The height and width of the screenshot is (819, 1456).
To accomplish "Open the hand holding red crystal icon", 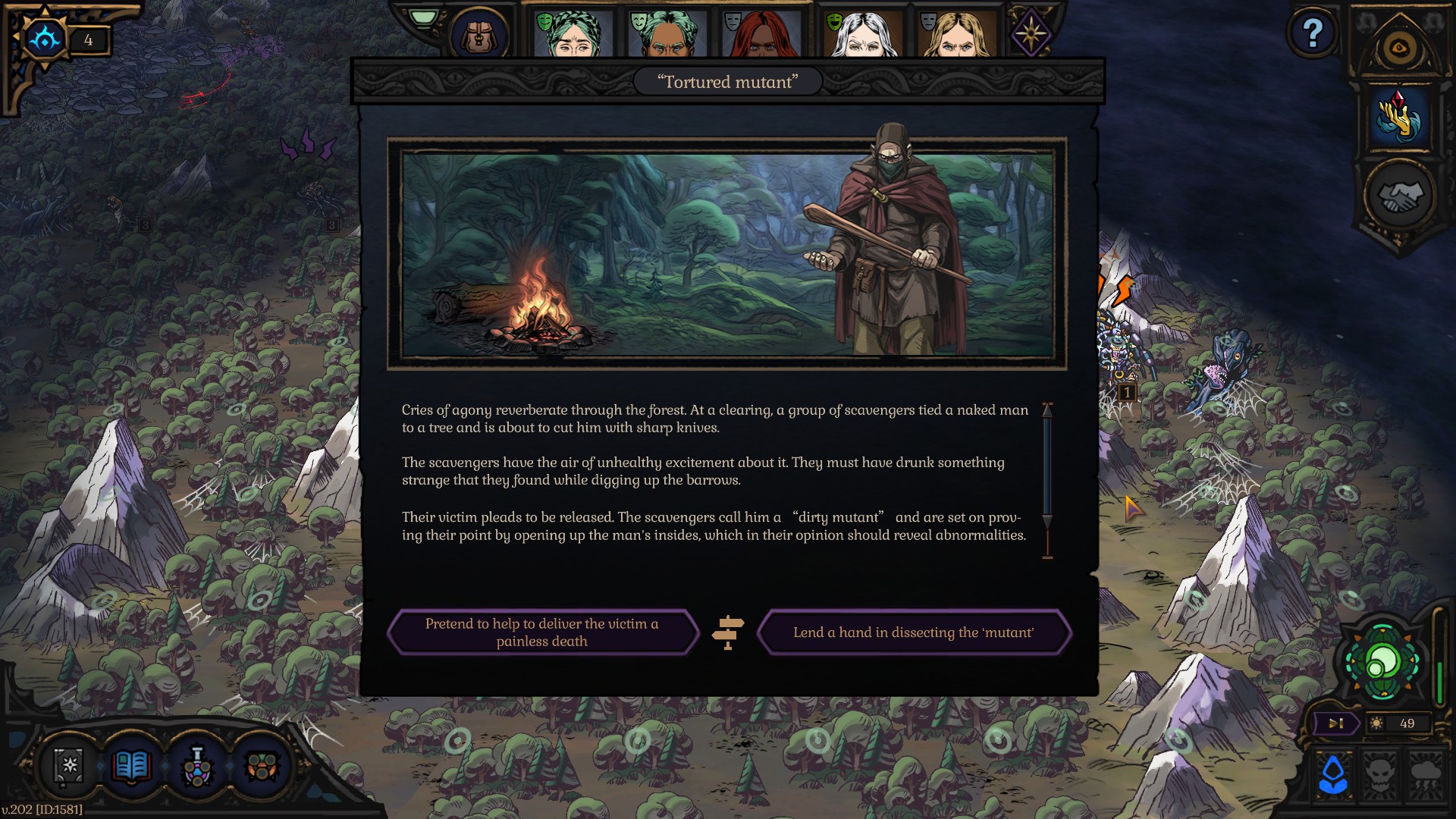I will coord(1399,118).
